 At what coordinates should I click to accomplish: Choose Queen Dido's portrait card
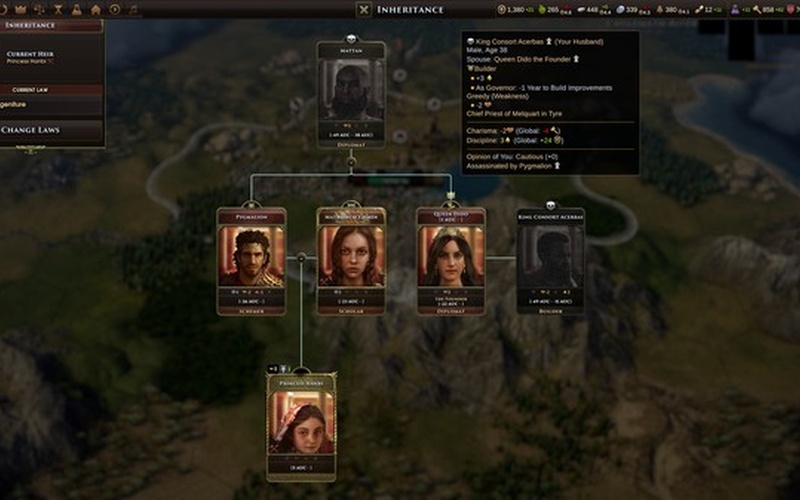(451, 260)
